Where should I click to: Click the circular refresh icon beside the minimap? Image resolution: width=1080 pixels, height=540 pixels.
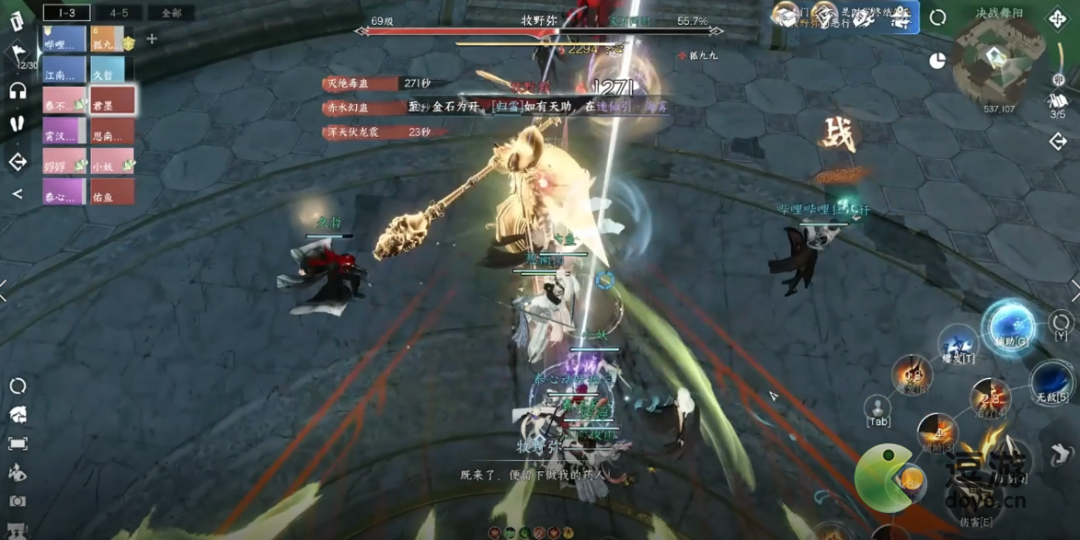point(938,17)
